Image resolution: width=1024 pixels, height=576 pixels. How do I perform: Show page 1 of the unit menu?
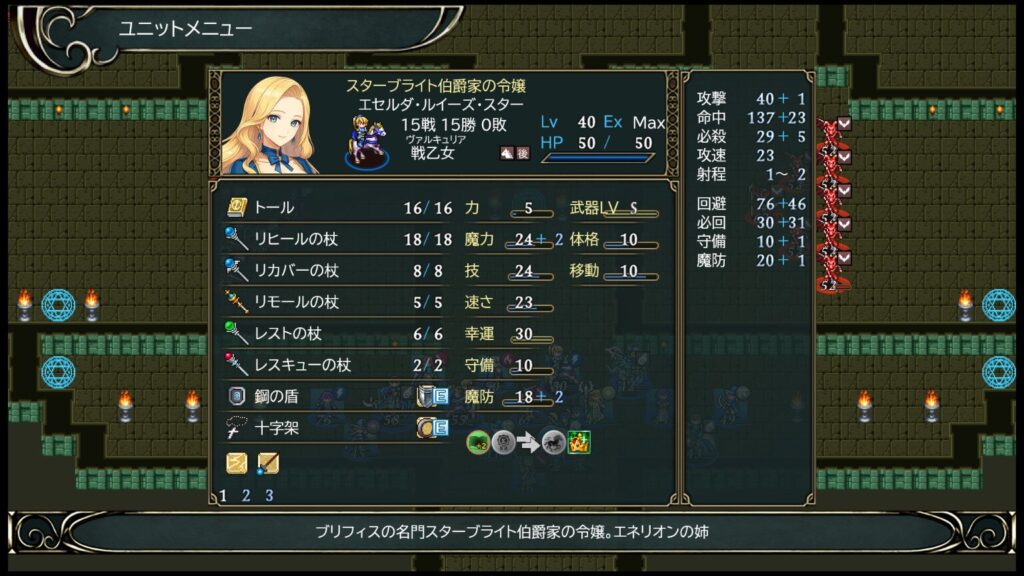pos(222,495)
